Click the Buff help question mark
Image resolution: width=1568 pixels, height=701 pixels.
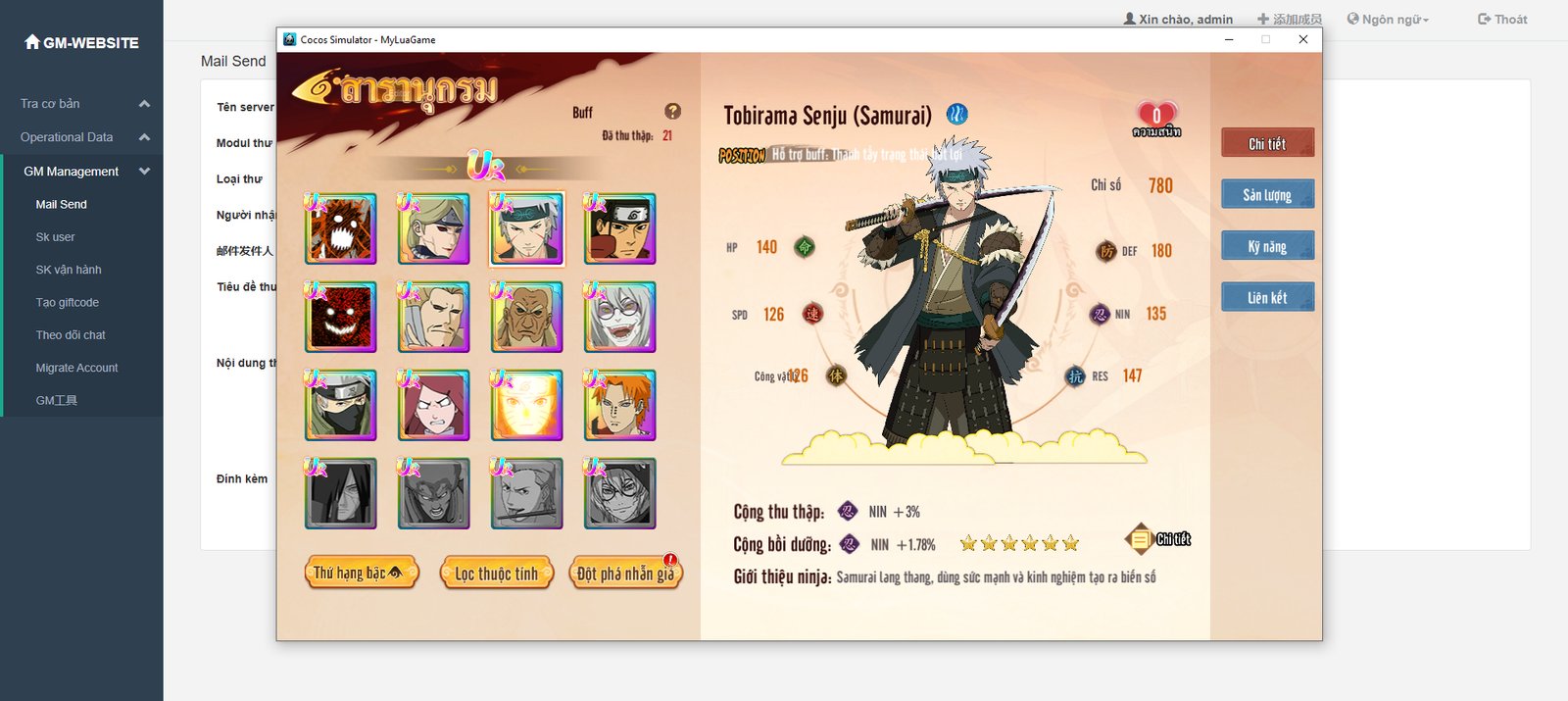click(x=672, y=112)
